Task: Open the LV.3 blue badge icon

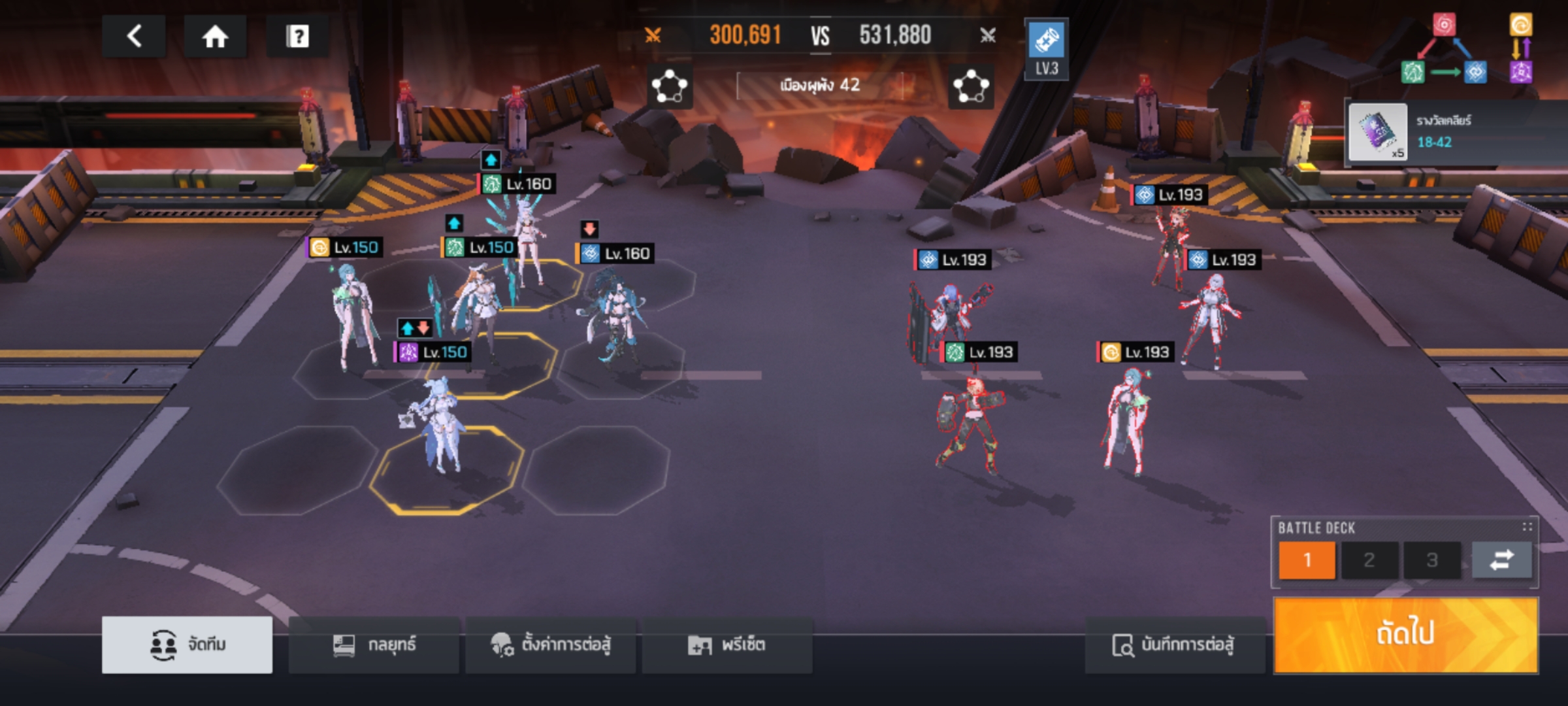Action: point(1046,49)
